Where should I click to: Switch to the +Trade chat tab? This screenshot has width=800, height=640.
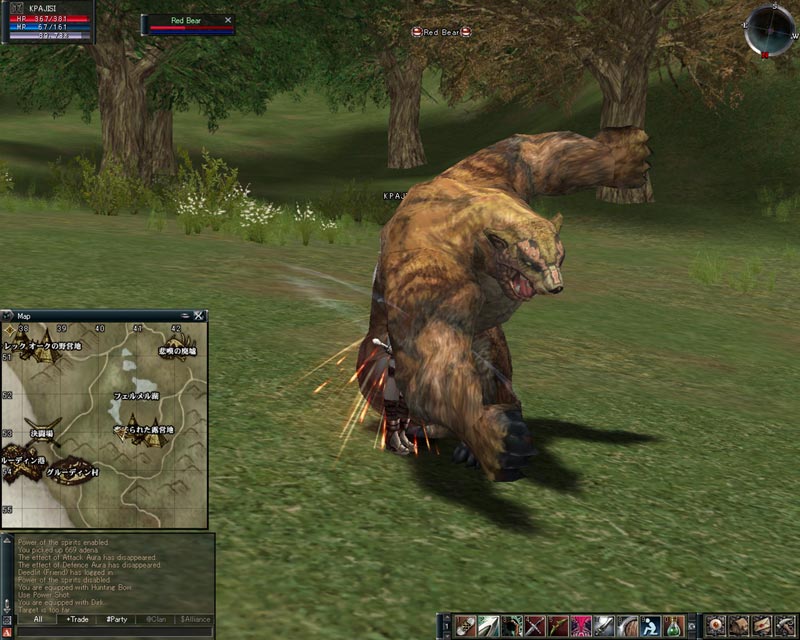point(76,619)
